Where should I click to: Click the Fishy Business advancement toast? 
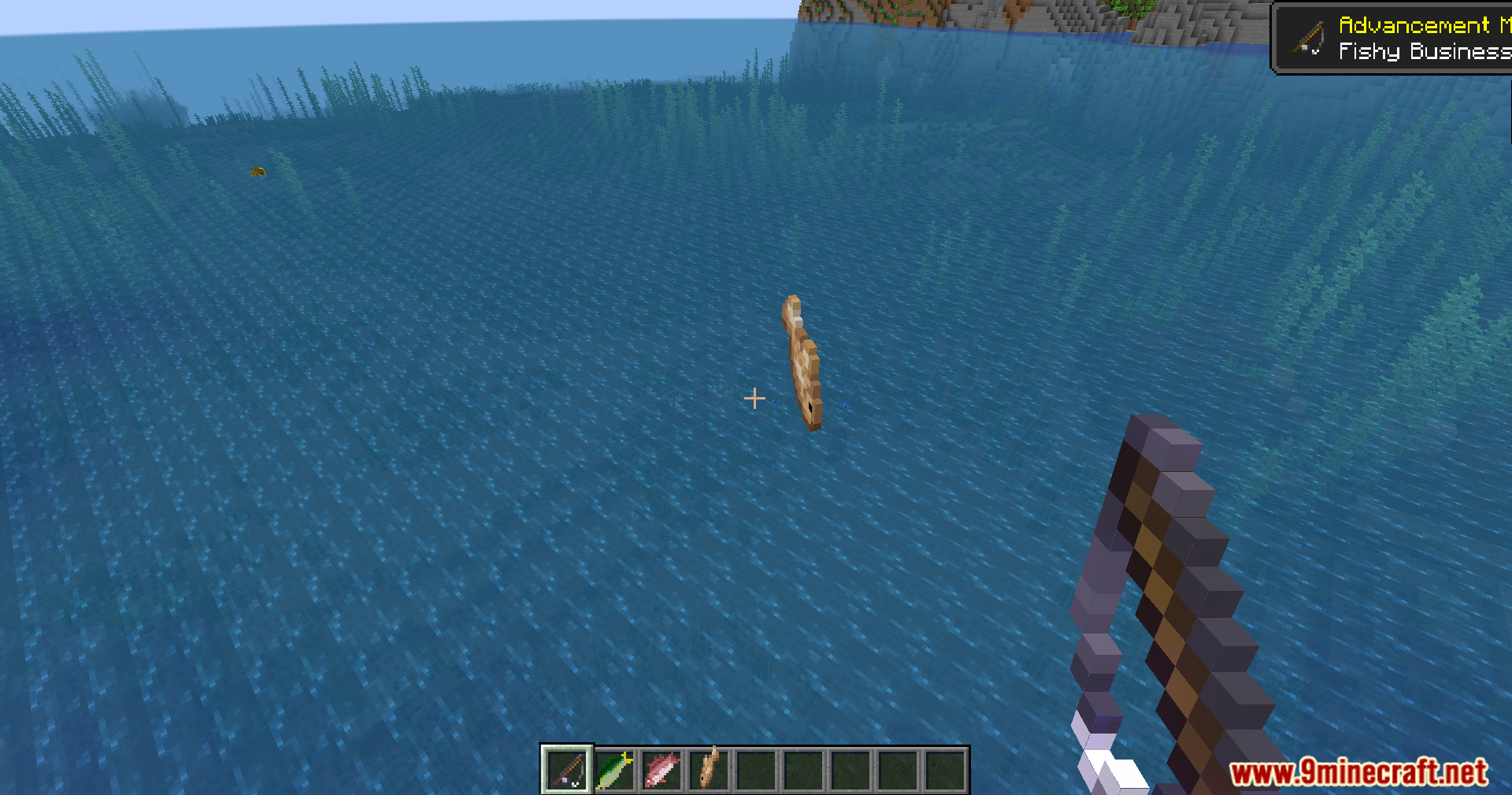(x=1394, y=39)
